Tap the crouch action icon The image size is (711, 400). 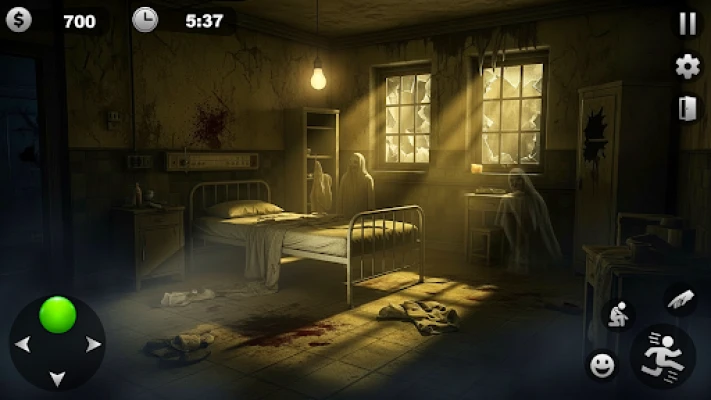click(x=619, y=315)
